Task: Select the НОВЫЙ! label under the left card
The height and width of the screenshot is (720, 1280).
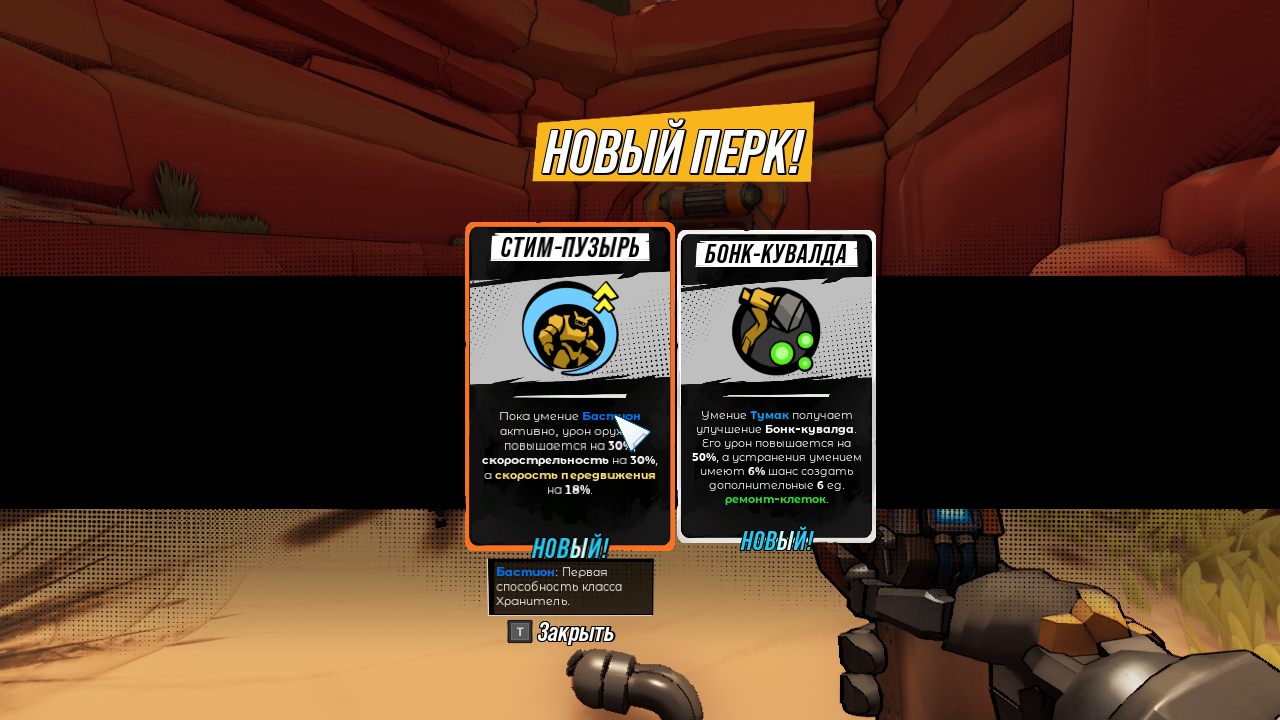Action: point(569,548)
